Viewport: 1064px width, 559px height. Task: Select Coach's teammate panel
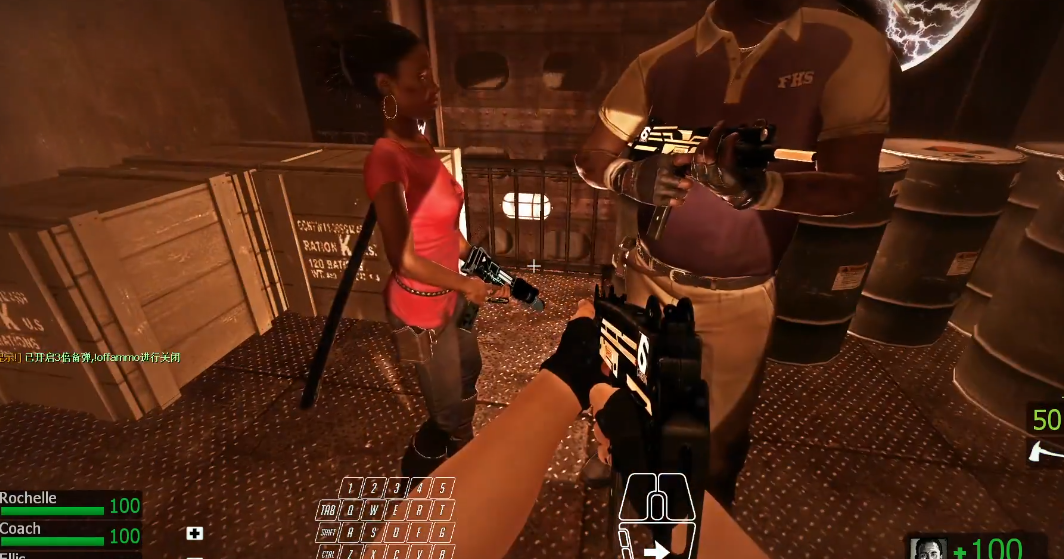70,533
